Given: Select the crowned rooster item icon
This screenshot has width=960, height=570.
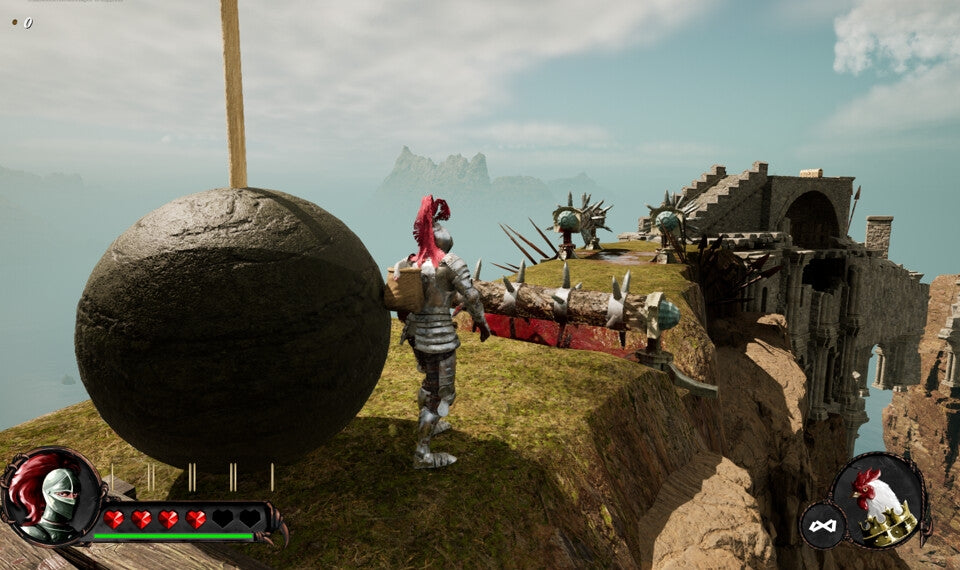Looking at the screenshot, I should 881,500.
